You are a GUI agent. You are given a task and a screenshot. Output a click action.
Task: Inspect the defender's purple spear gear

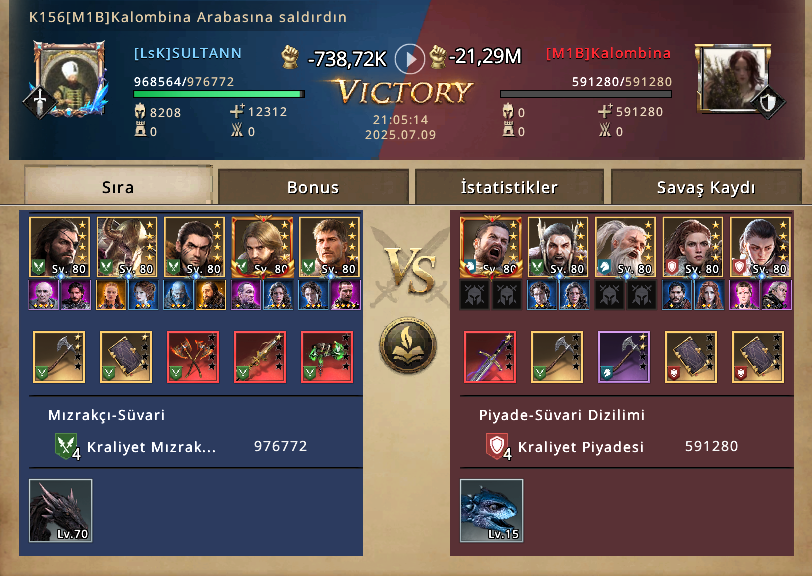click(x=624, y=357)
